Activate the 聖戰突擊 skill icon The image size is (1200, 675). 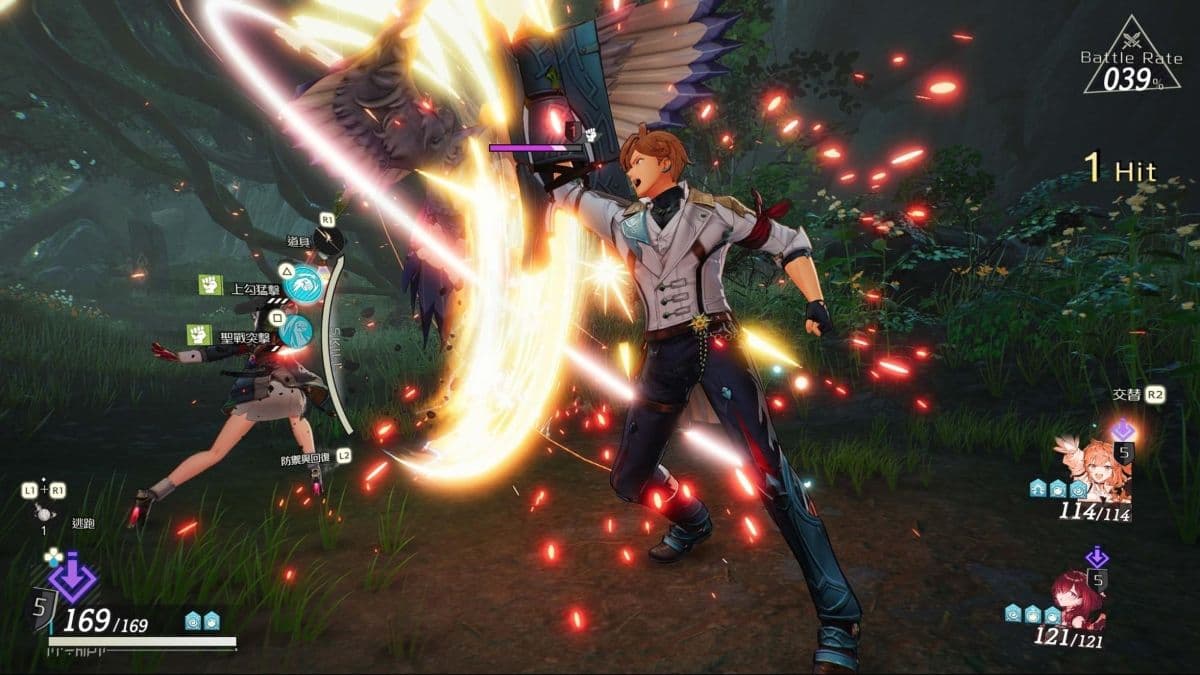pos(295,330)
